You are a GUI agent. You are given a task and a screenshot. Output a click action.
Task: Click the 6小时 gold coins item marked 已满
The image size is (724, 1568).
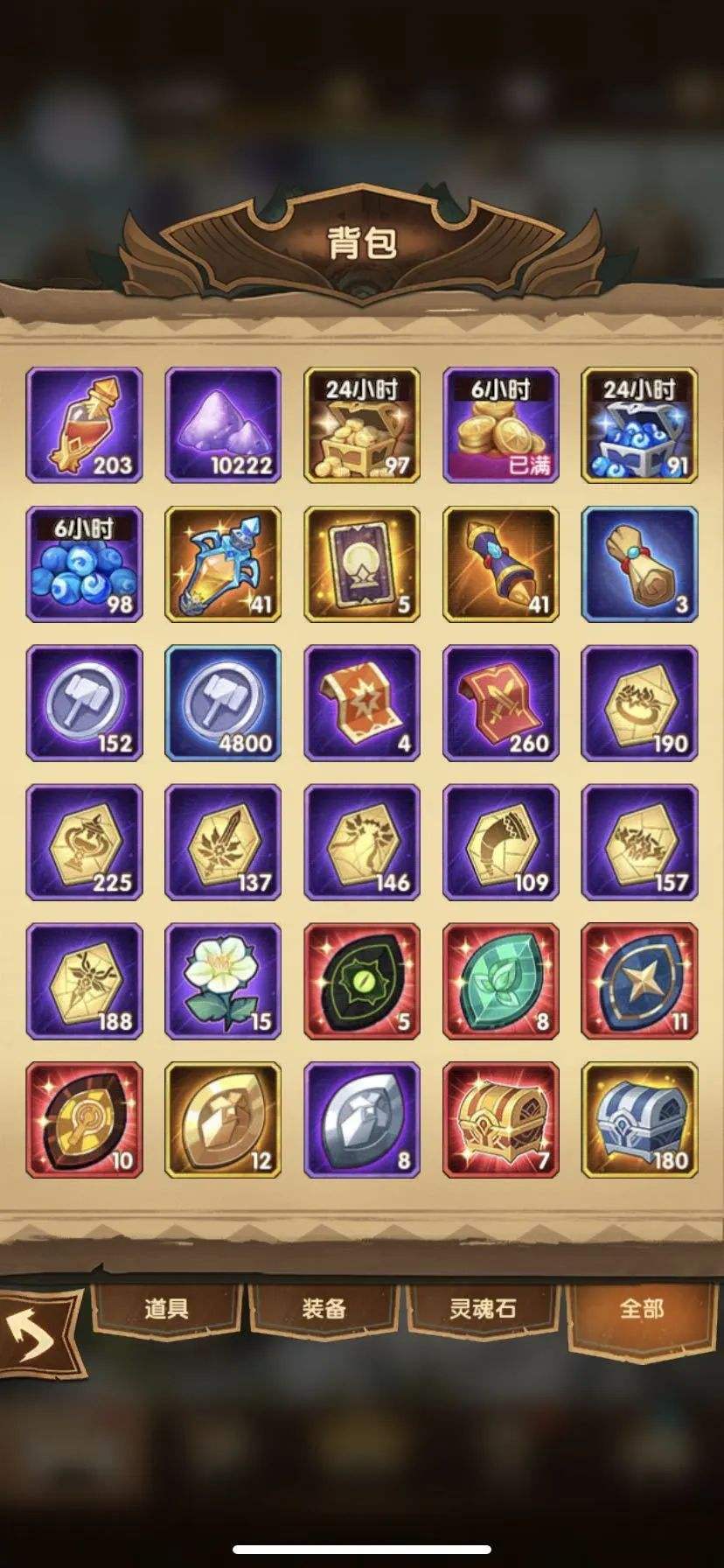(501, 425)
